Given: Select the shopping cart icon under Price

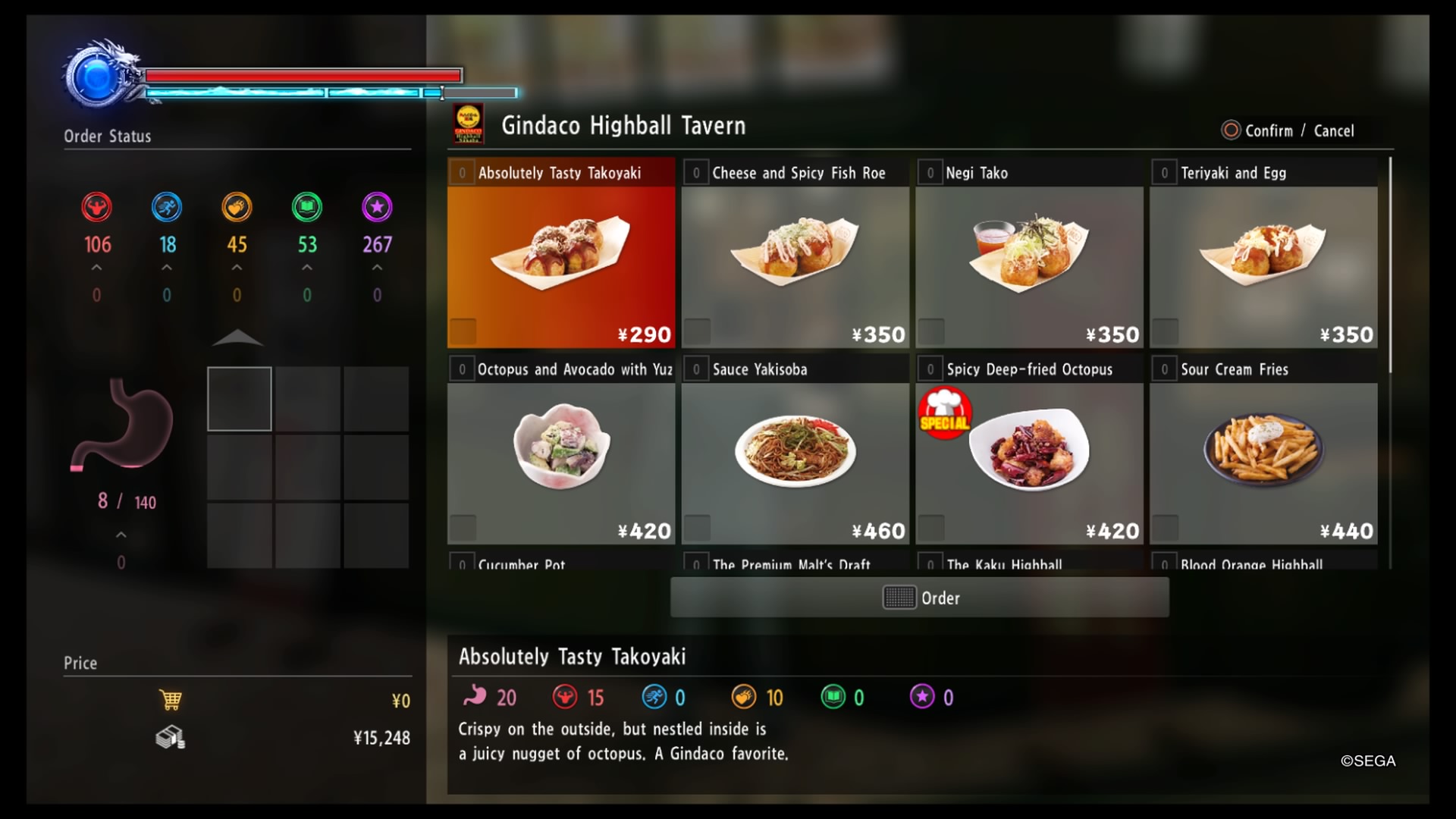Looking at the screenshot, I should pyautogui.click(x=171, y=699).
